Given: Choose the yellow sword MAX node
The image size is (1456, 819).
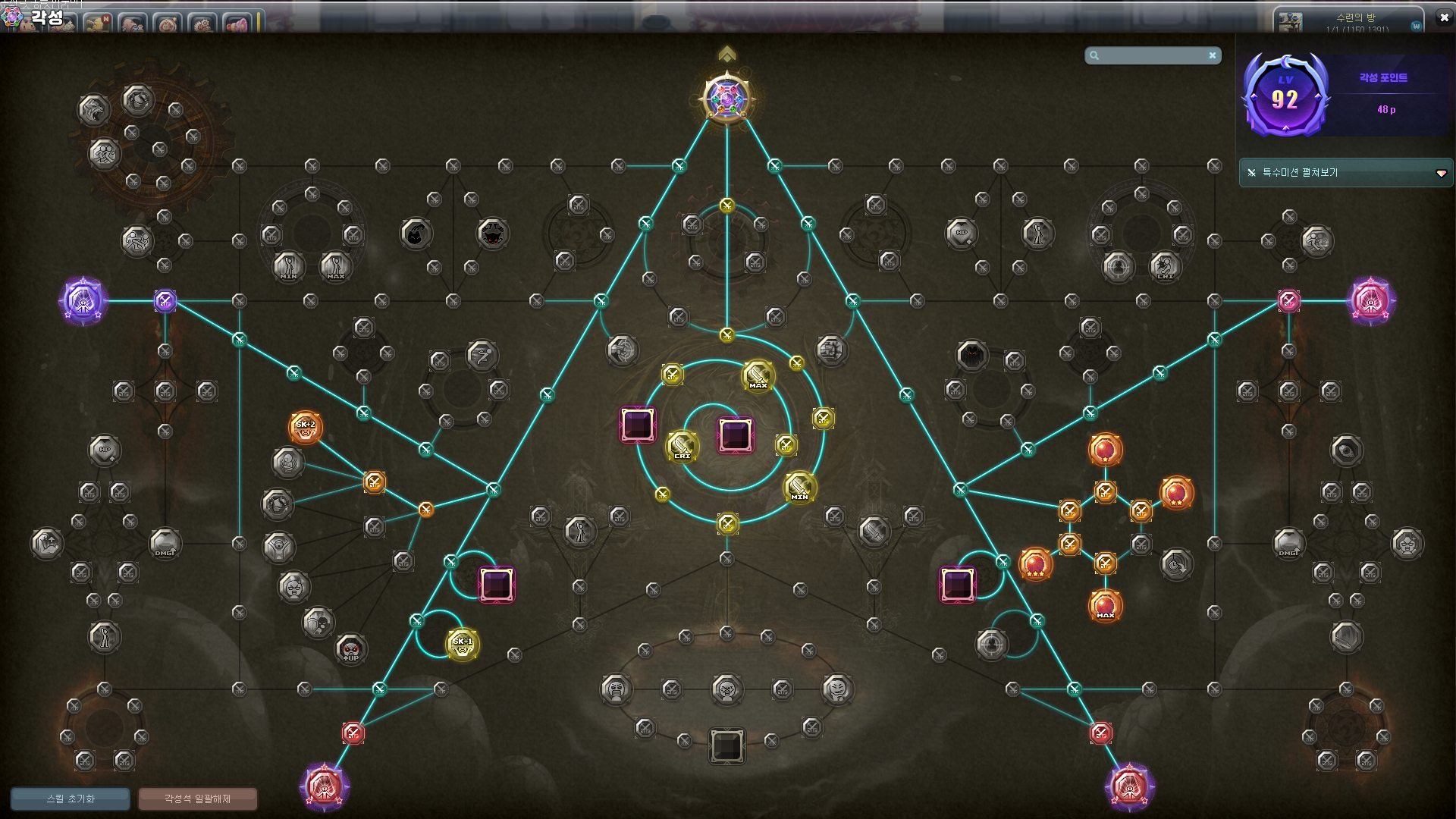Looking at the screenshot, I should point(758,375).
